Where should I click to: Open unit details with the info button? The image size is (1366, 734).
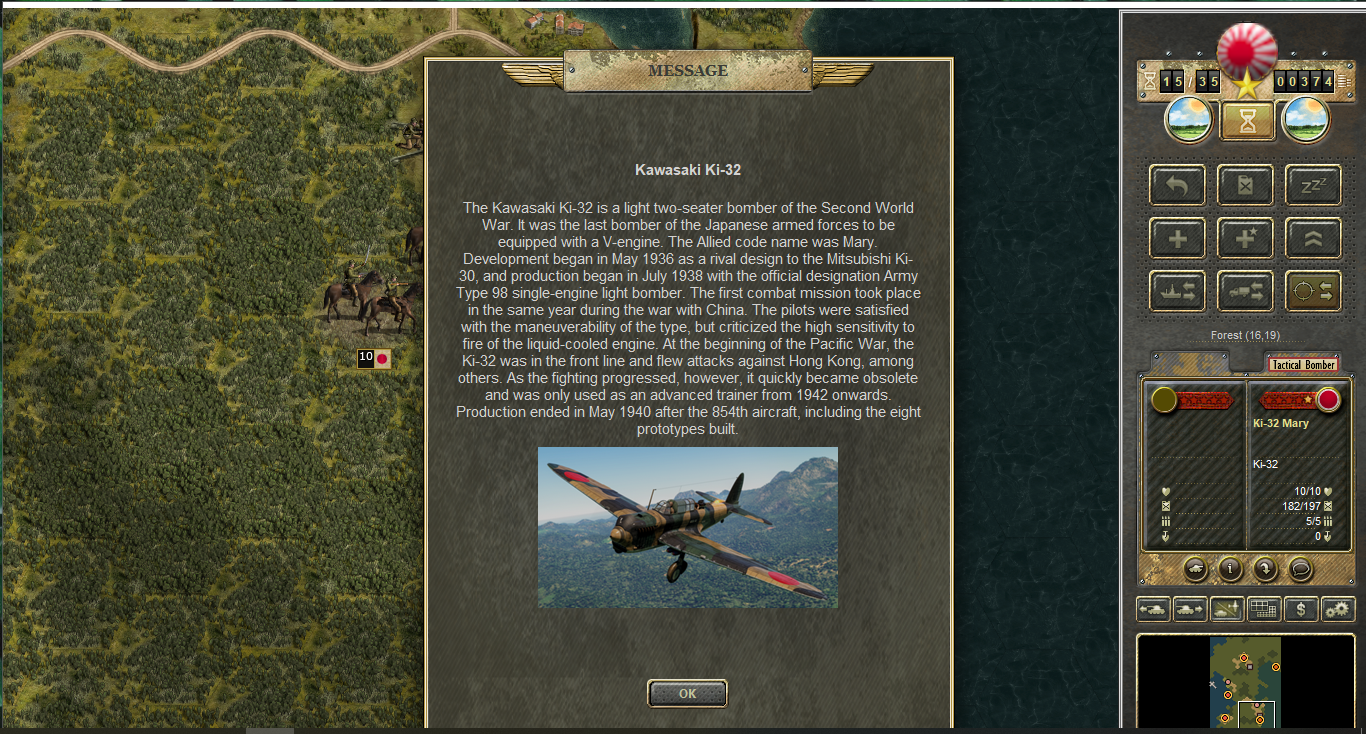click(1229, 569)
